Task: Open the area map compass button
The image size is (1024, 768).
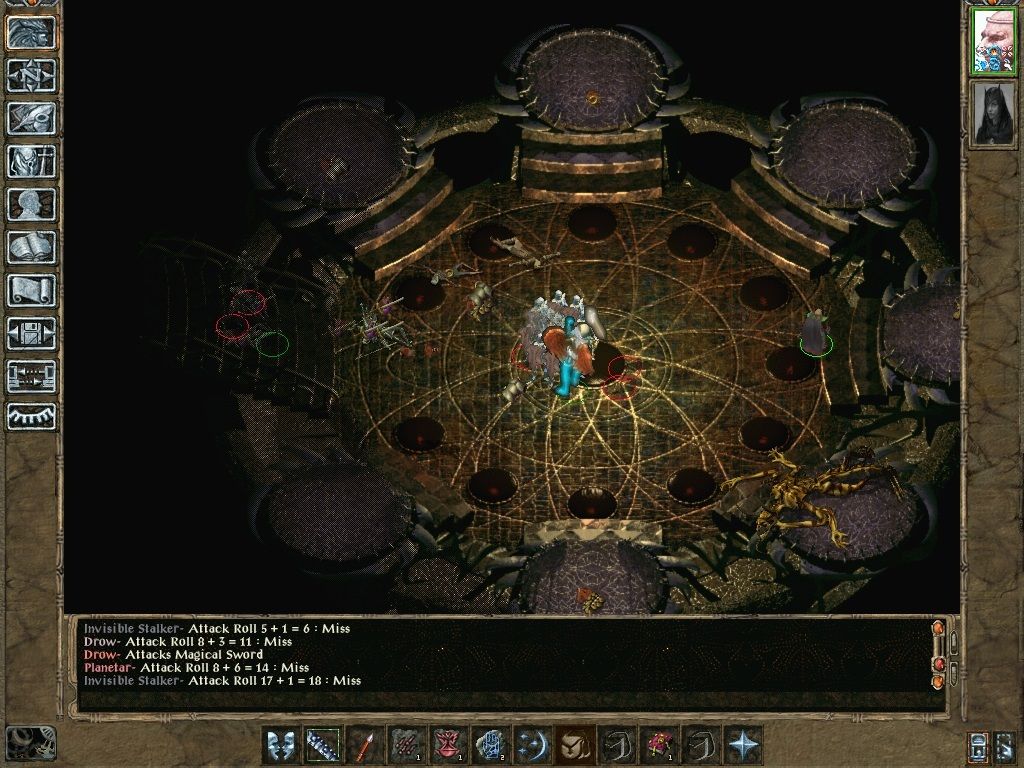Action: [31, 75]
